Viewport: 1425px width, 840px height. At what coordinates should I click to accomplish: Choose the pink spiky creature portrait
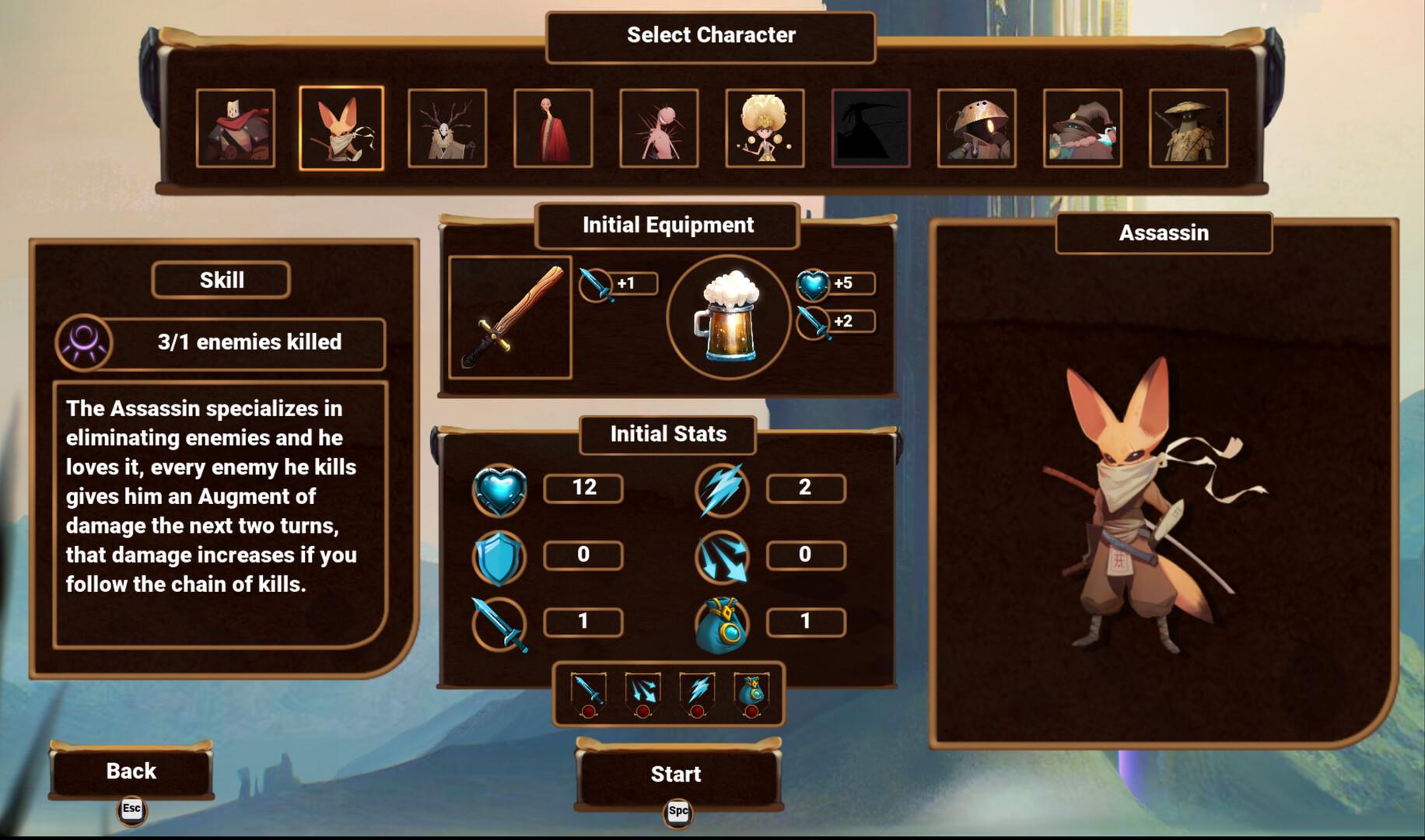click(659, 128)
